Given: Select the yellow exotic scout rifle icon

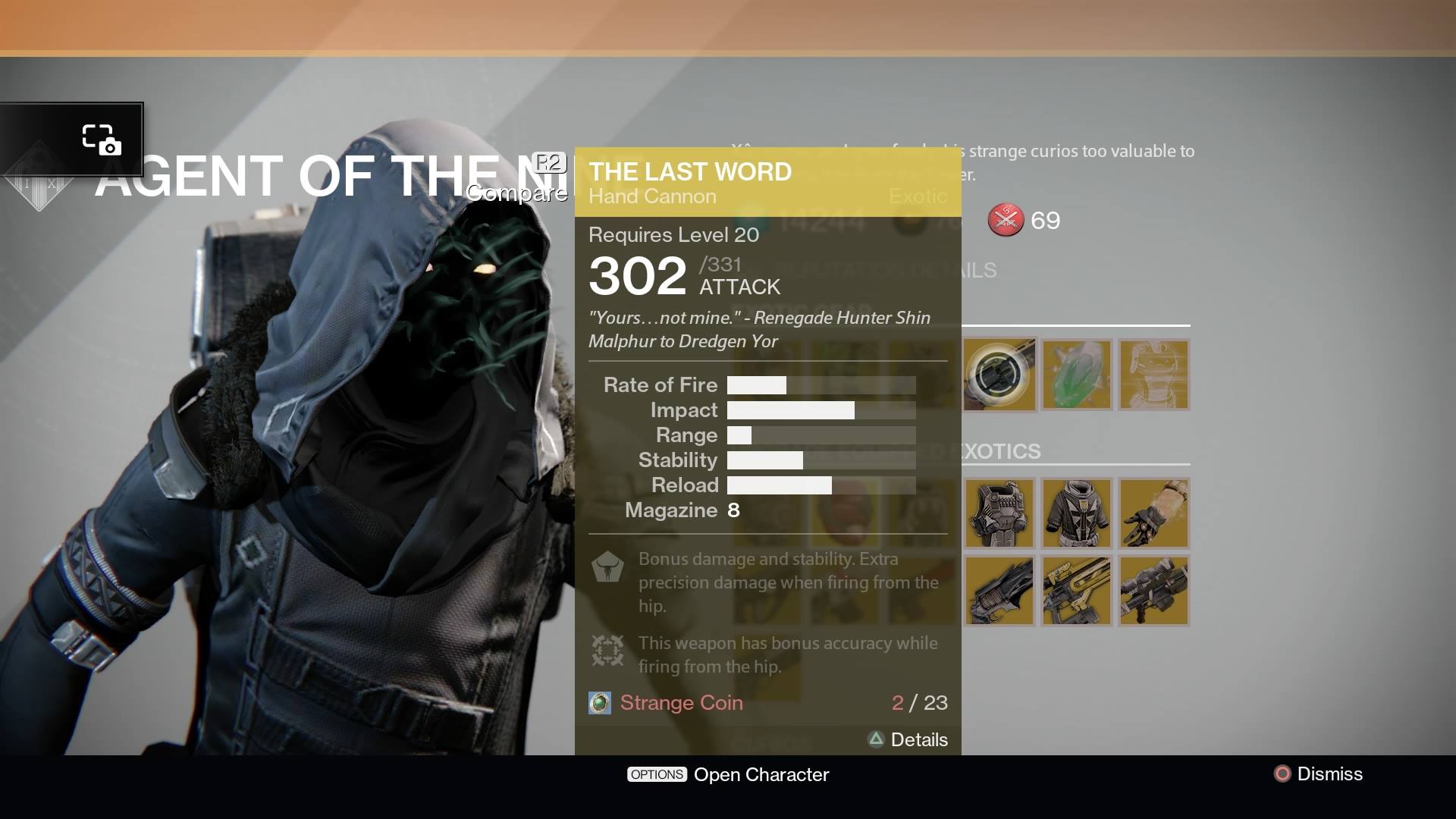Looking at the screenshot, I should click(1078, 591).
